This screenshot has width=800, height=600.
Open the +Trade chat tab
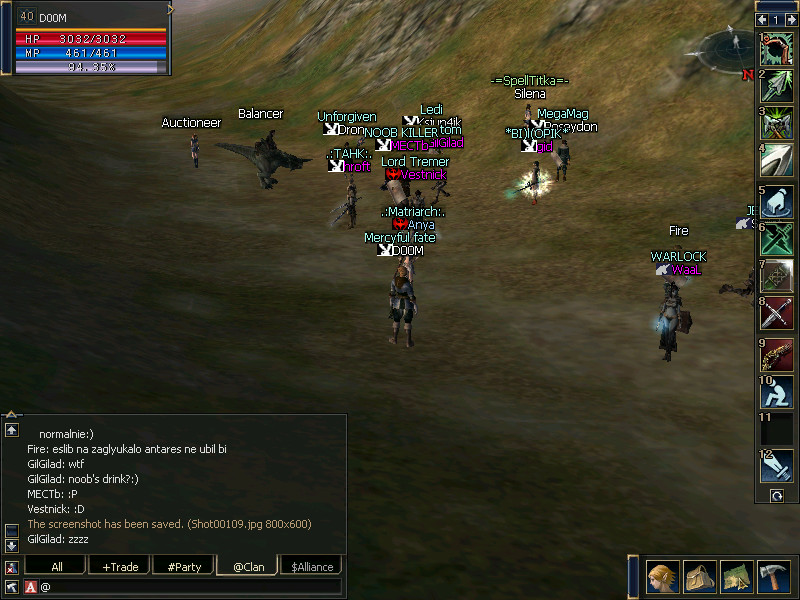[x=120, y=567]
